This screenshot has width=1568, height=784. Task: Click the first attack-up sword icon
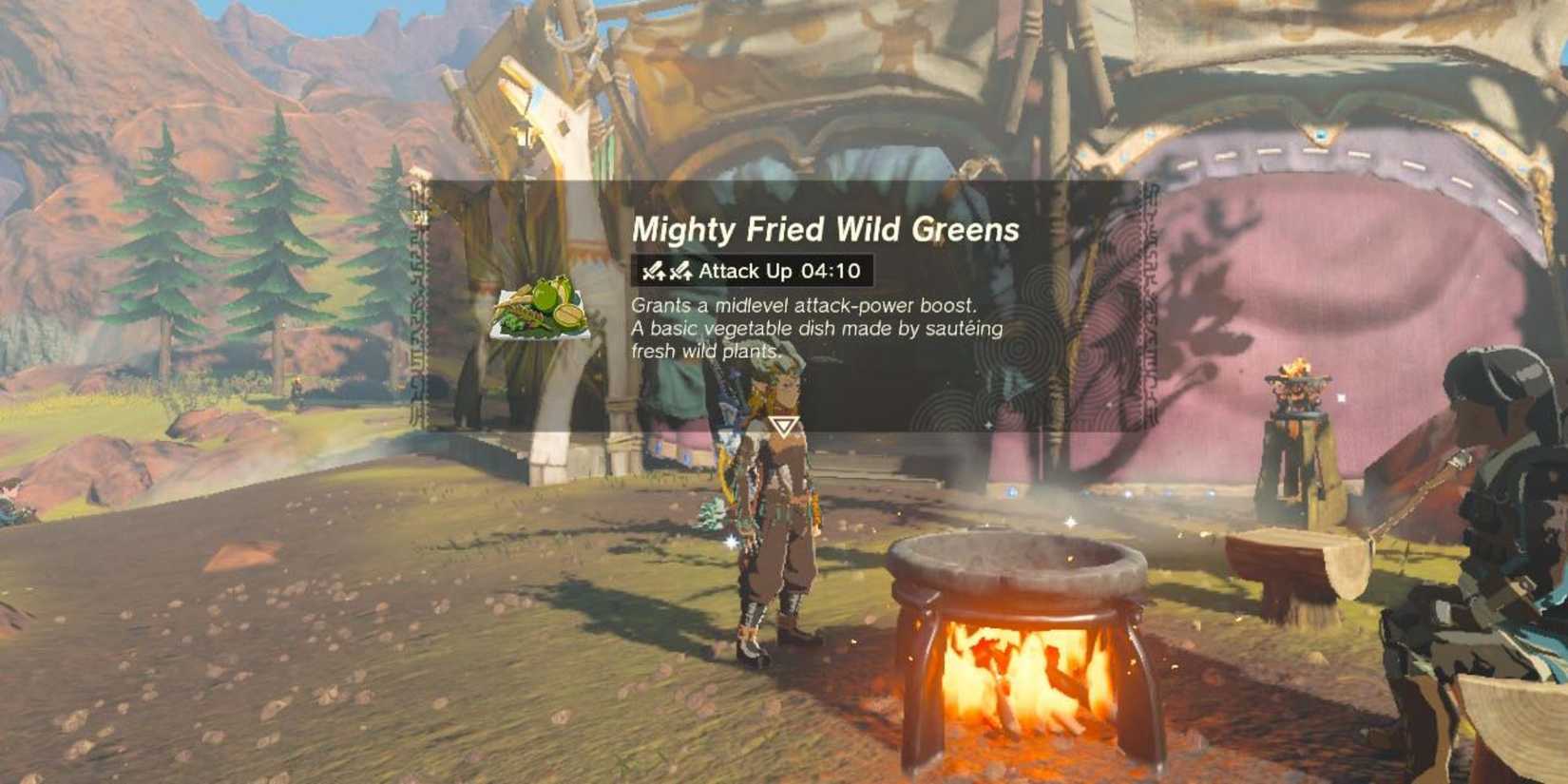point(654,272)
